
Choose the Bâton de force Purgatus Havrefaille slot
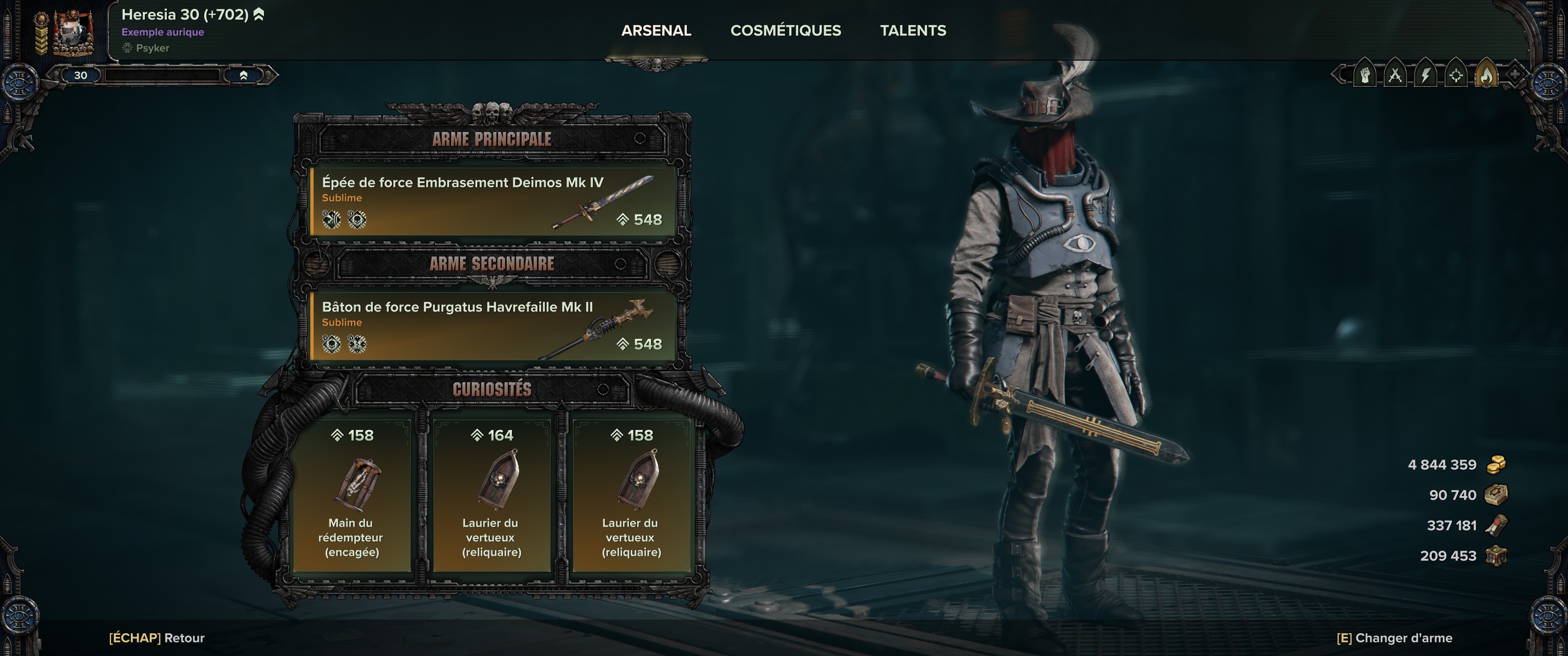pyautogui.click(x=492, y=326)
